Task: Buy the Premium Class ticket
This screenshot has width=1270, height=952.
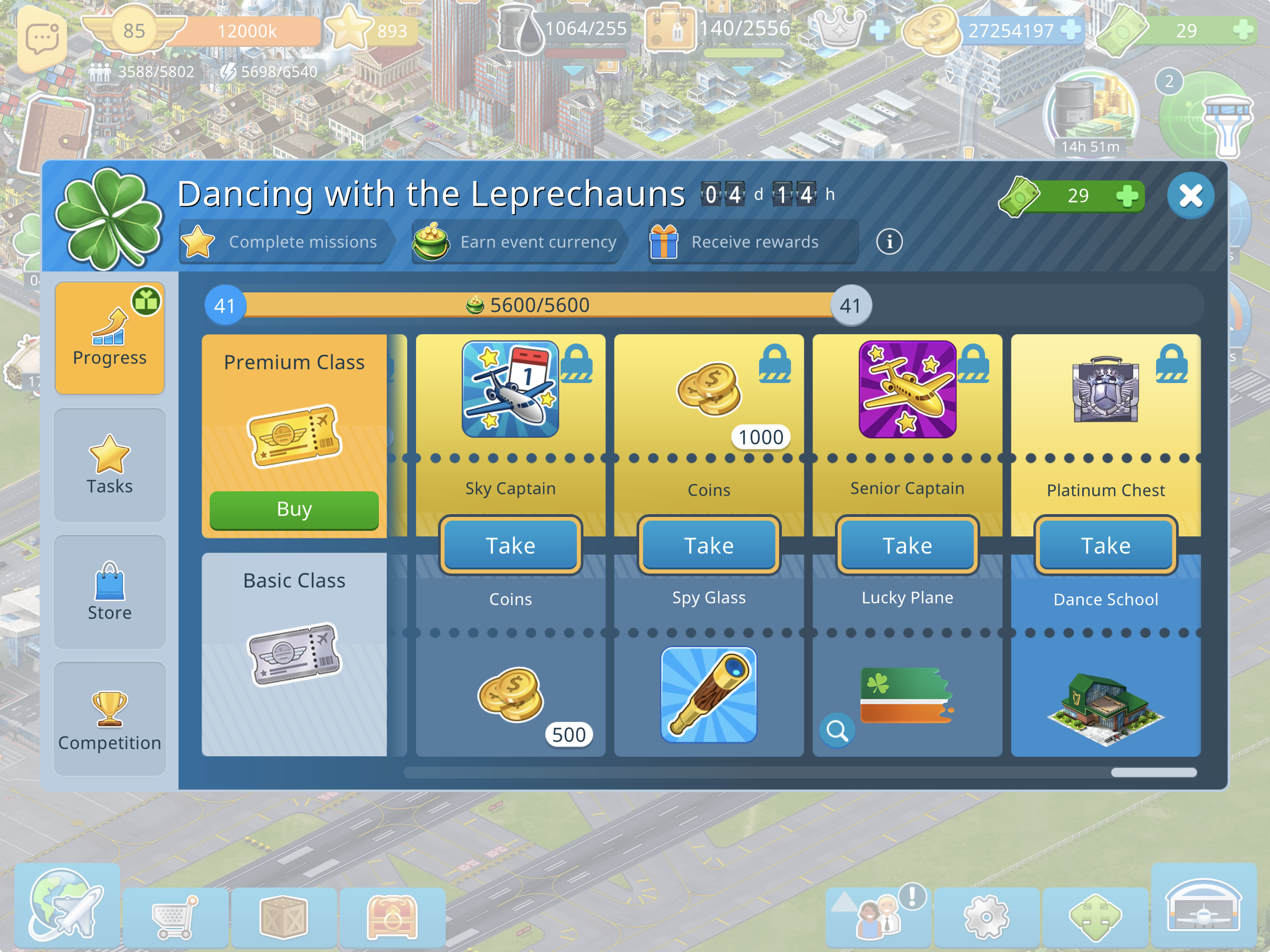Action: click(x=294, y=509)
